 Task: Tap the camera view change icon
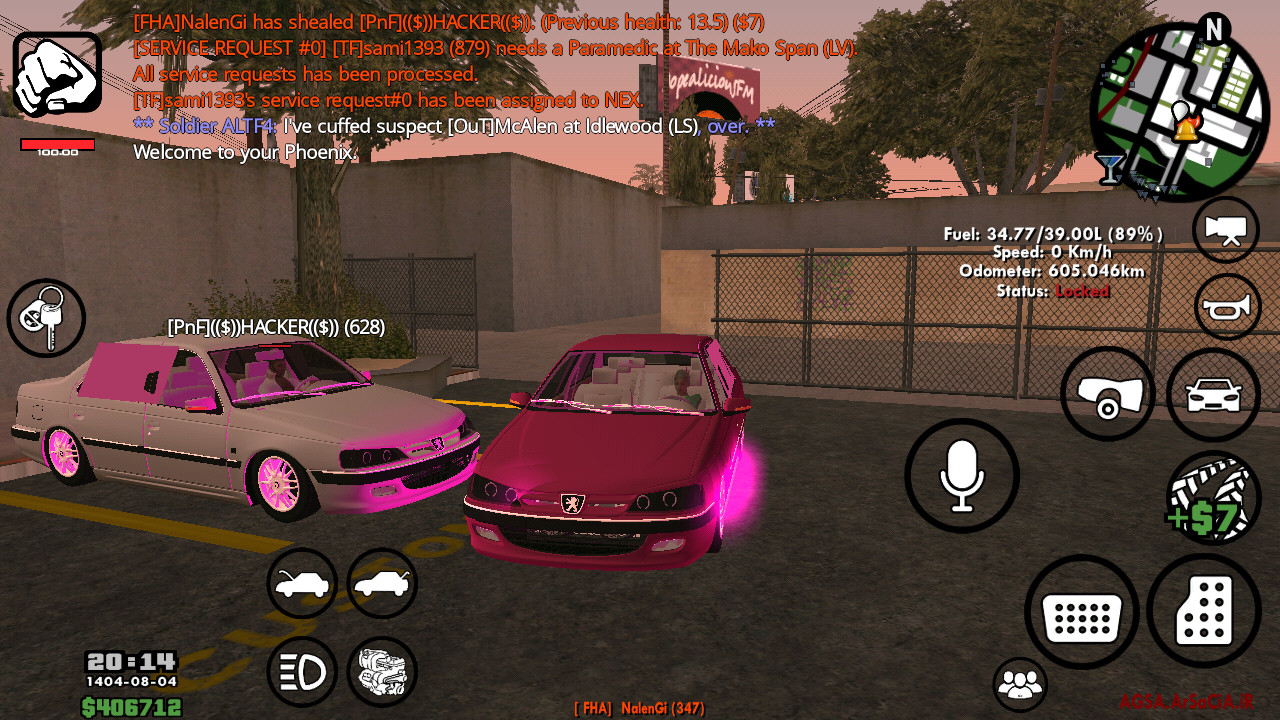(x=1225, y=229)
